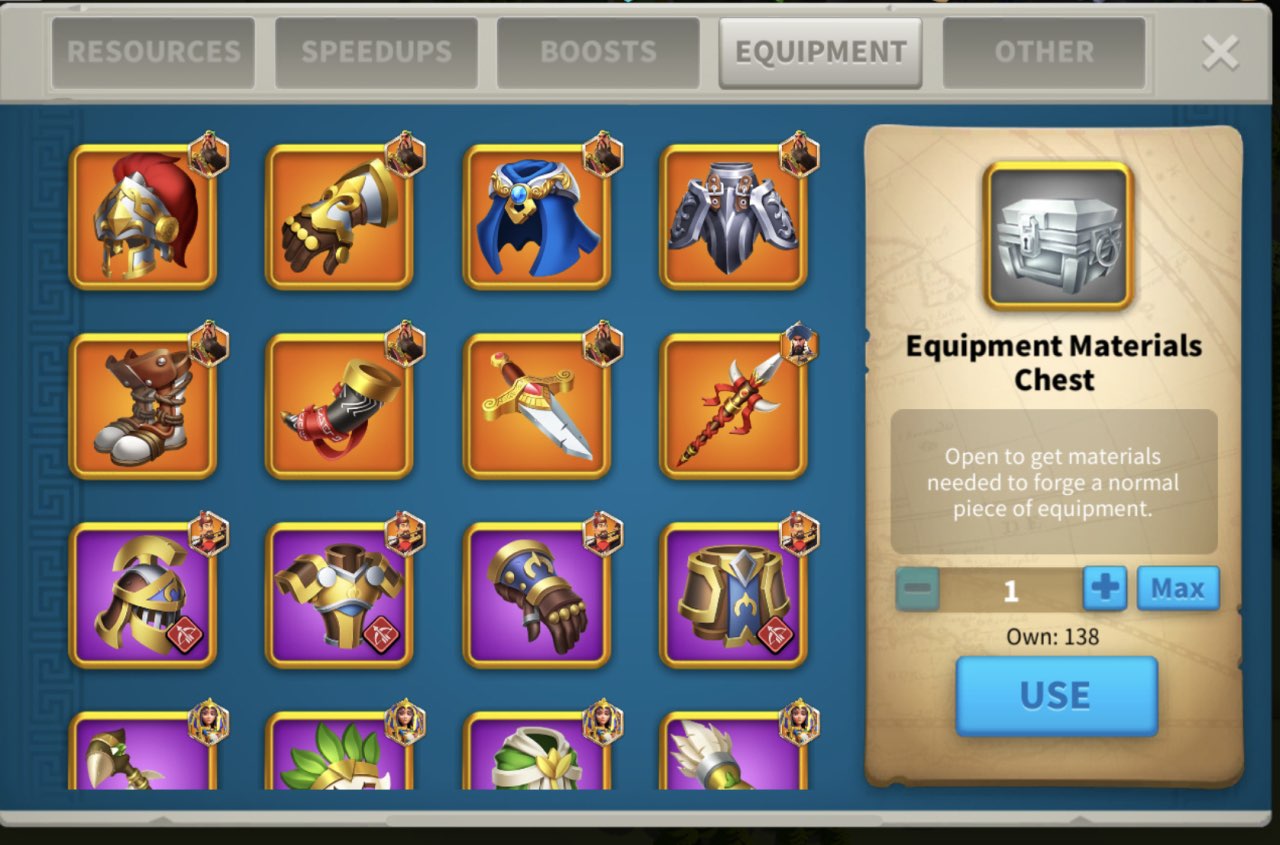This screenshot has width=1280, height=845.
Task: Increase the quantity with the plus button
Action: [x=1104, y=588]
